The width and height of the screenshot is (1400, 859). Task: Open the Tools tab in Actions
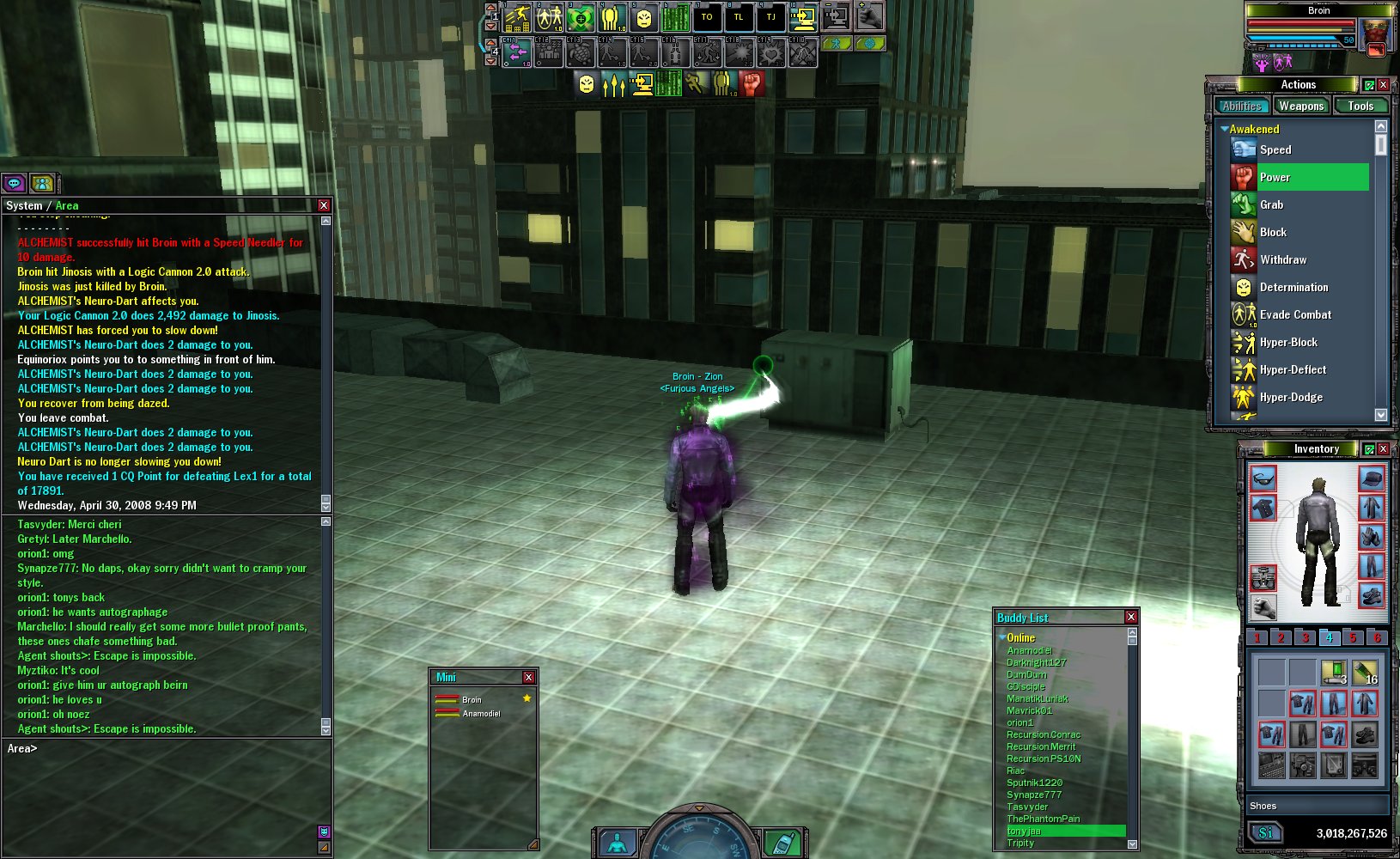tap(1360, 106)
